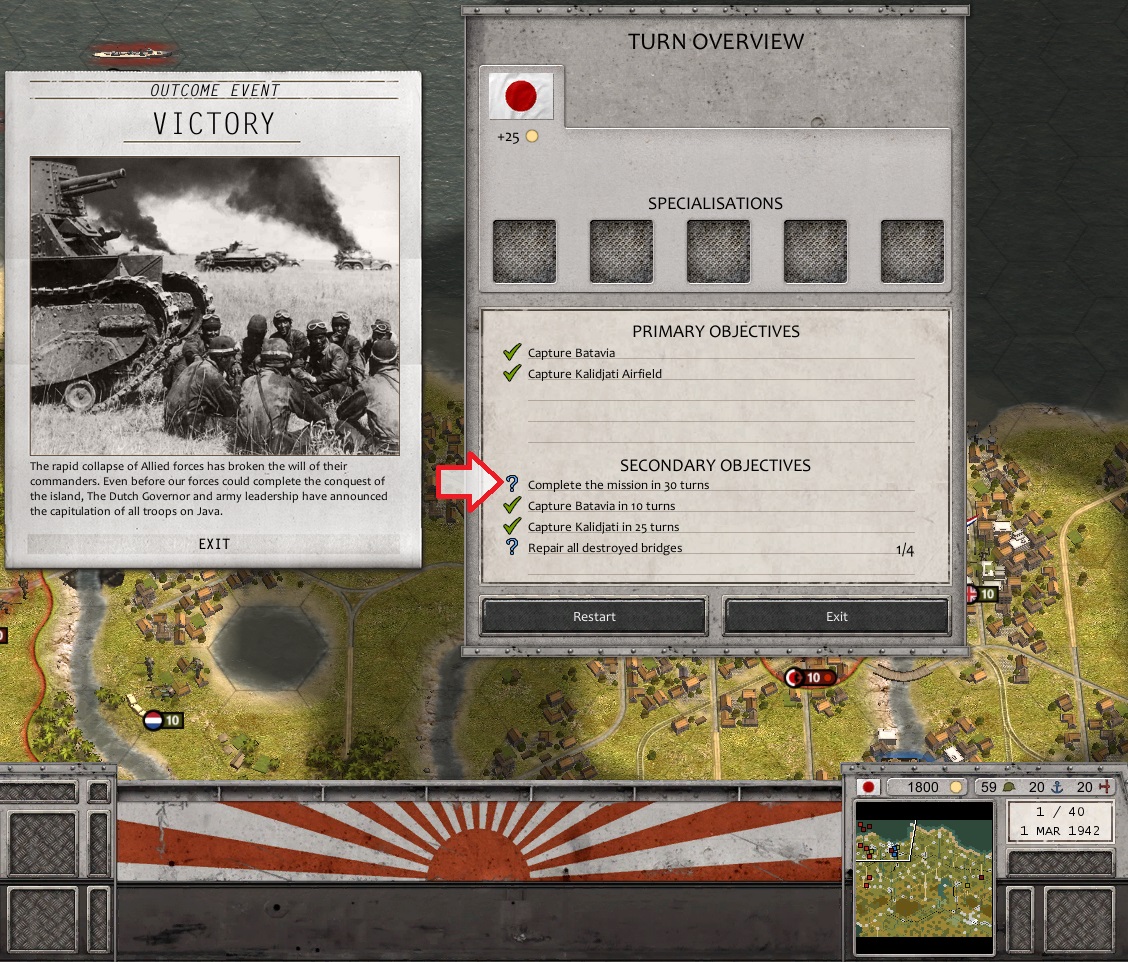Screen dimensions: 1128x962
Task: Click the minimap of Java
Action: coord(924,876)
